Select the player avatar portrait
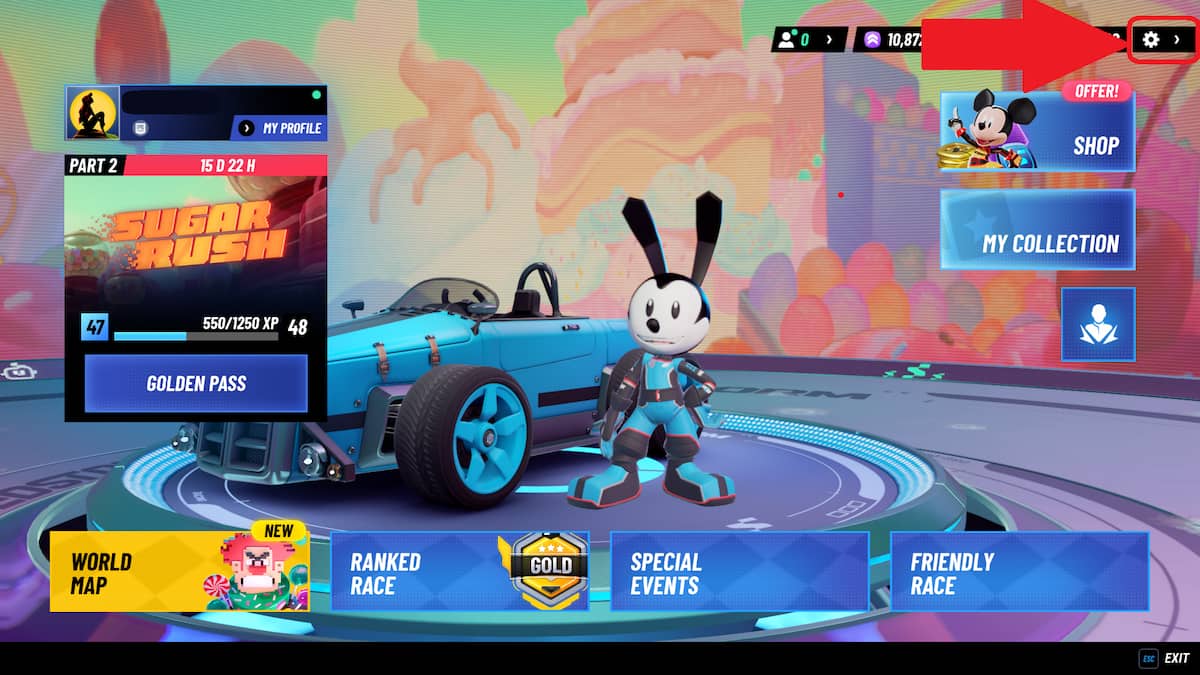This screenshot has height=675, width=1200. pos(92,112)
